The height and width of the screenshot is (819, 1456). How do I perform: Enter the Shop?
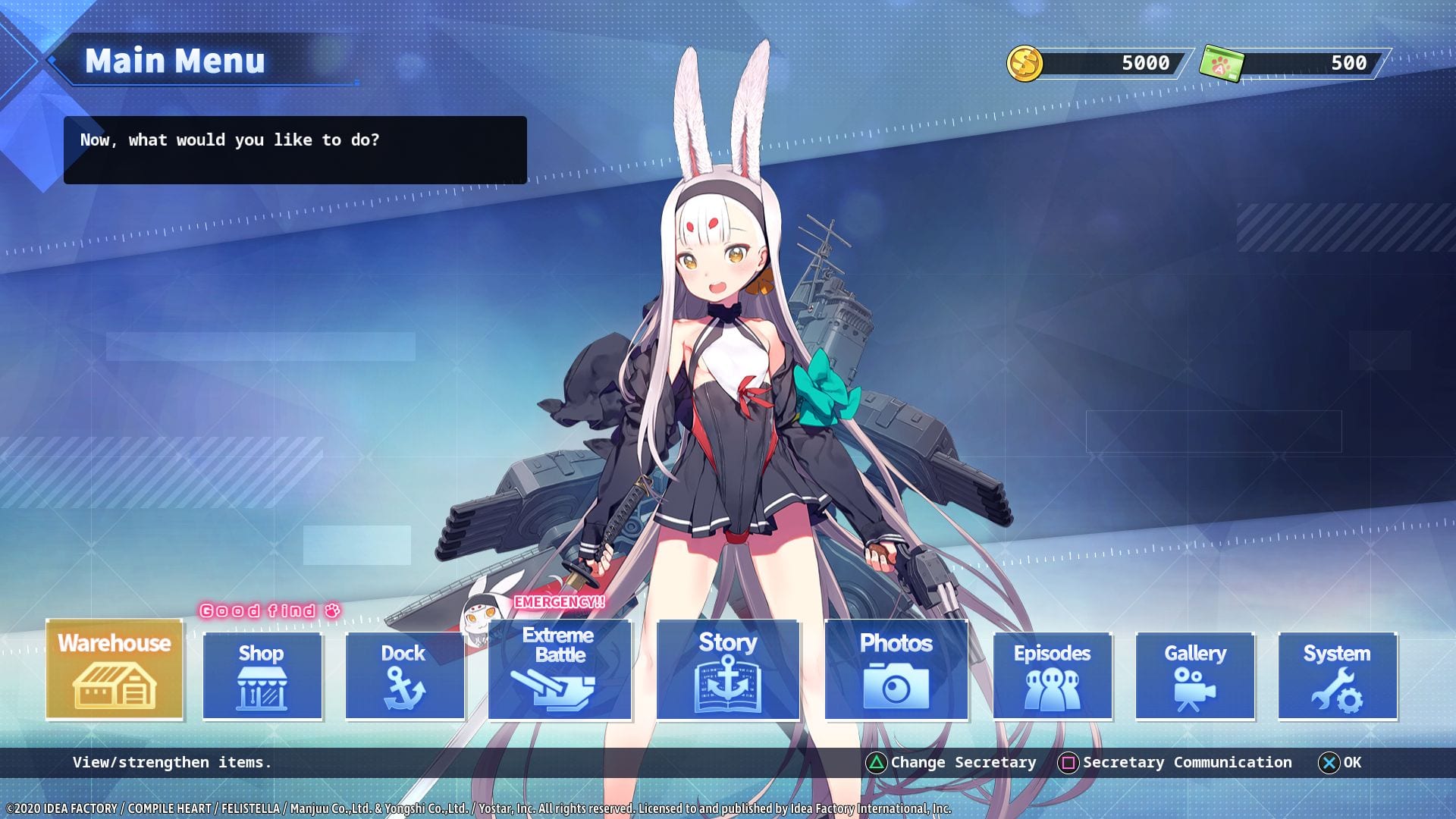262,676
